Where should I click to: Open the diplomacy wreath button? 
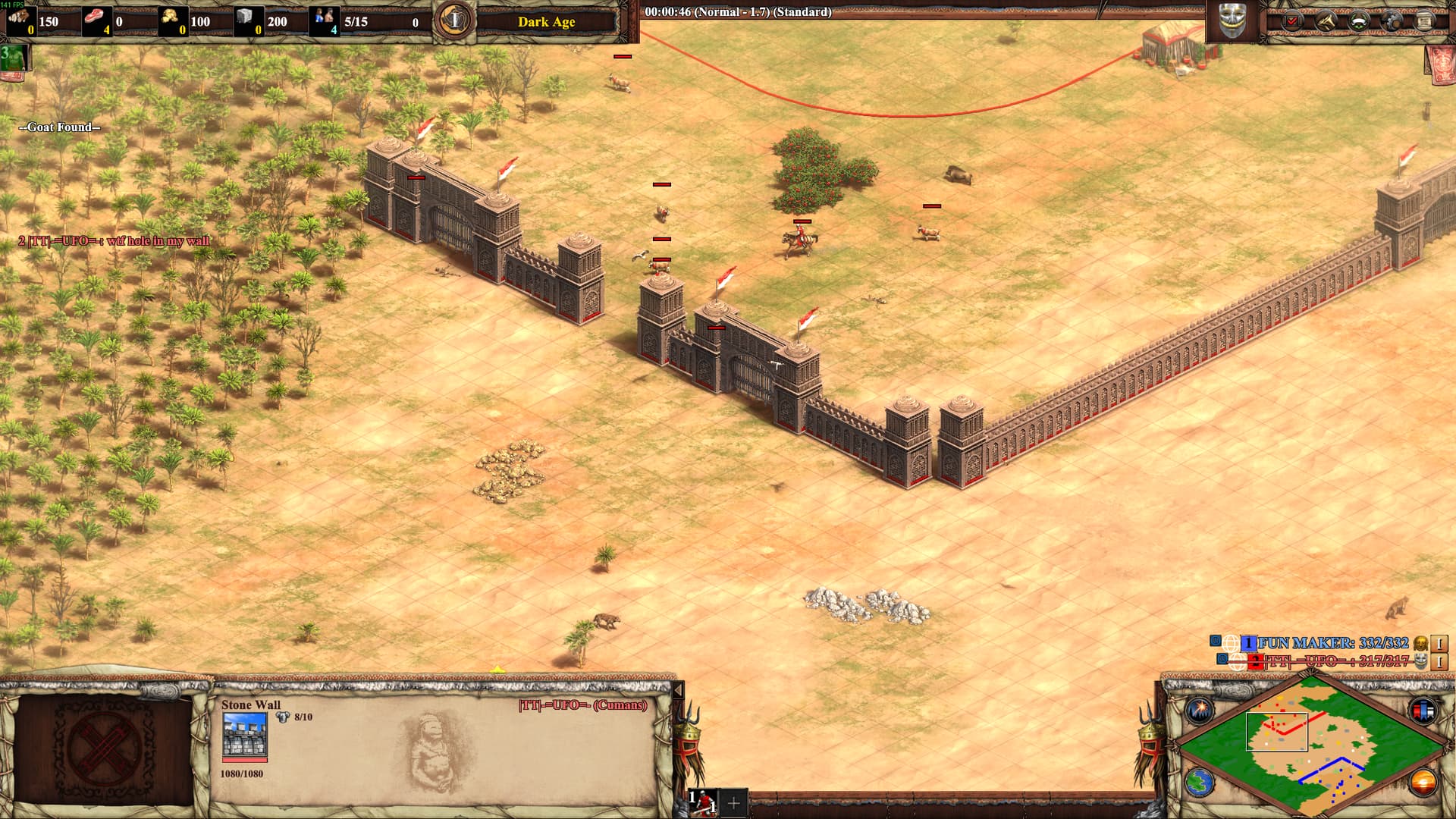[x=1357, y=21]
